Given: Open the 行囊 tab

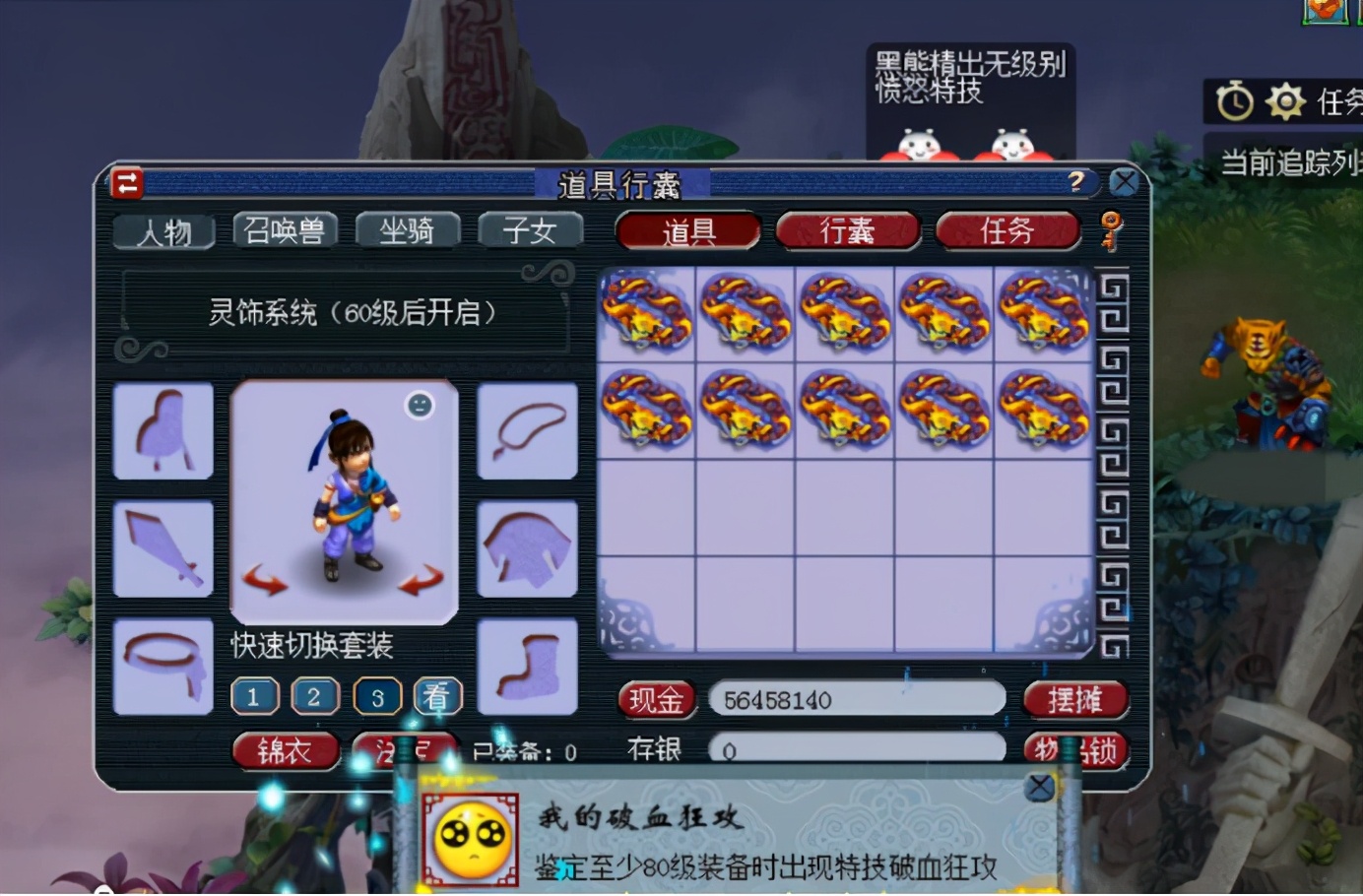Looking at the screenshot, I should (x=847, y=230).
